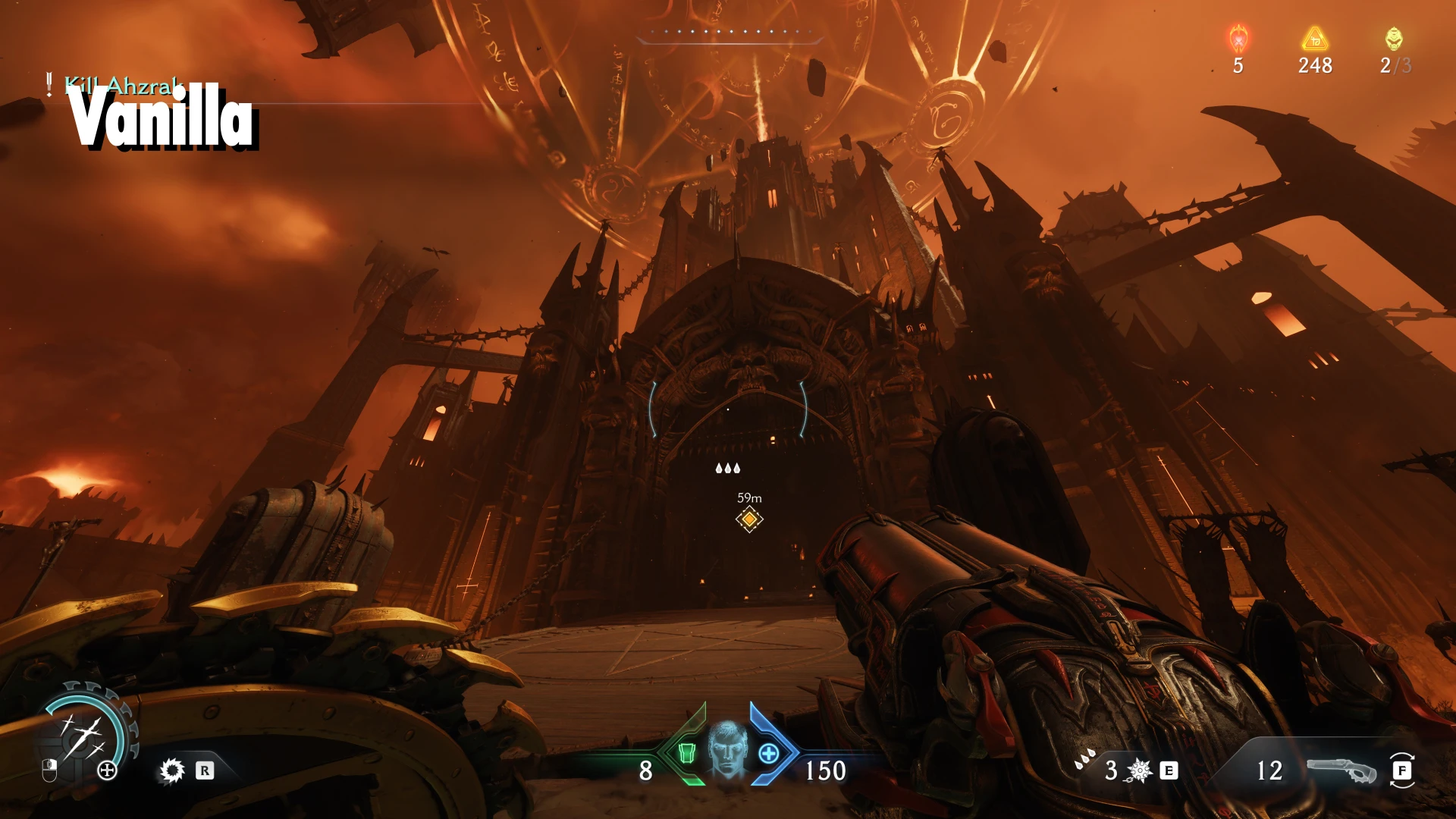Toggle the E keybind prompt for grenades
This screenshot has width=1456, height=819.
[1168, 769]
